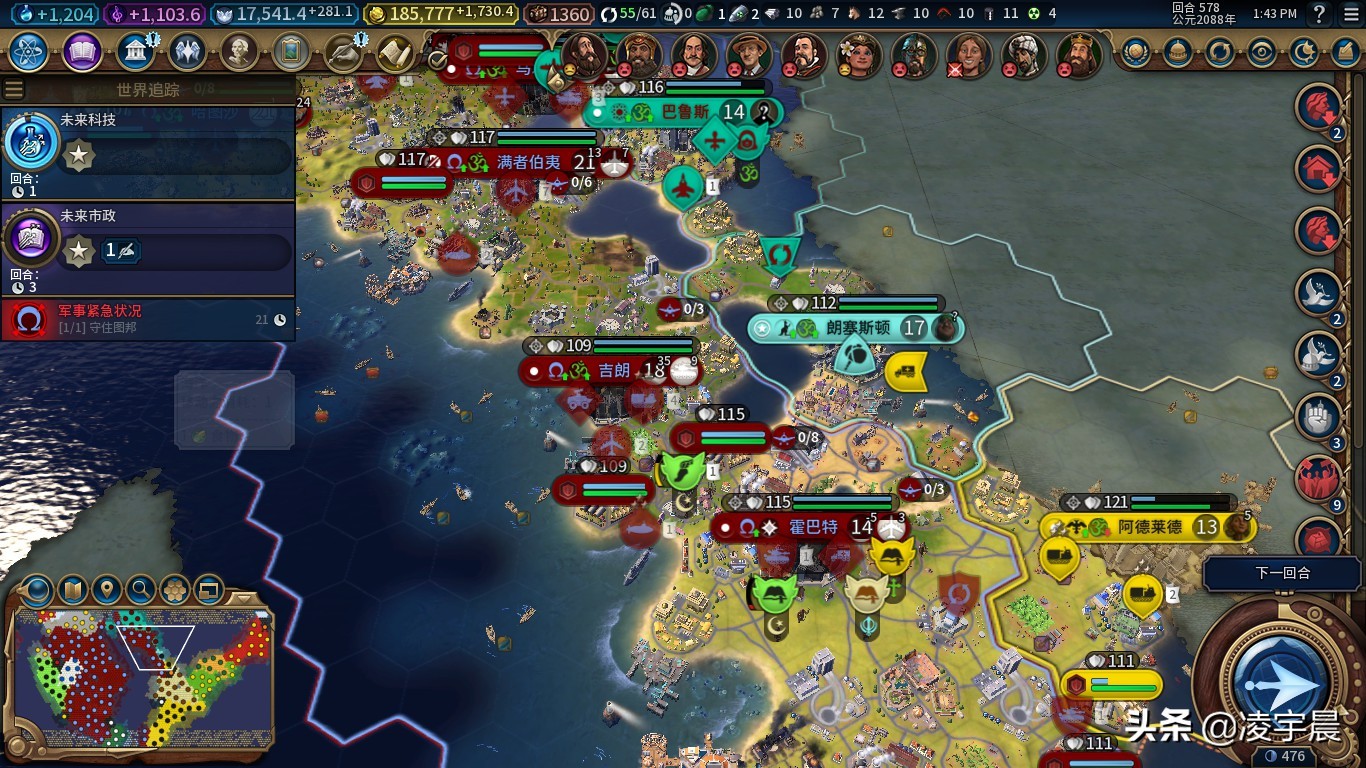The height and width of the screenshot is (768, 1366).
Task: Open the scroll icon in the top bar
Action: point(395,52)
